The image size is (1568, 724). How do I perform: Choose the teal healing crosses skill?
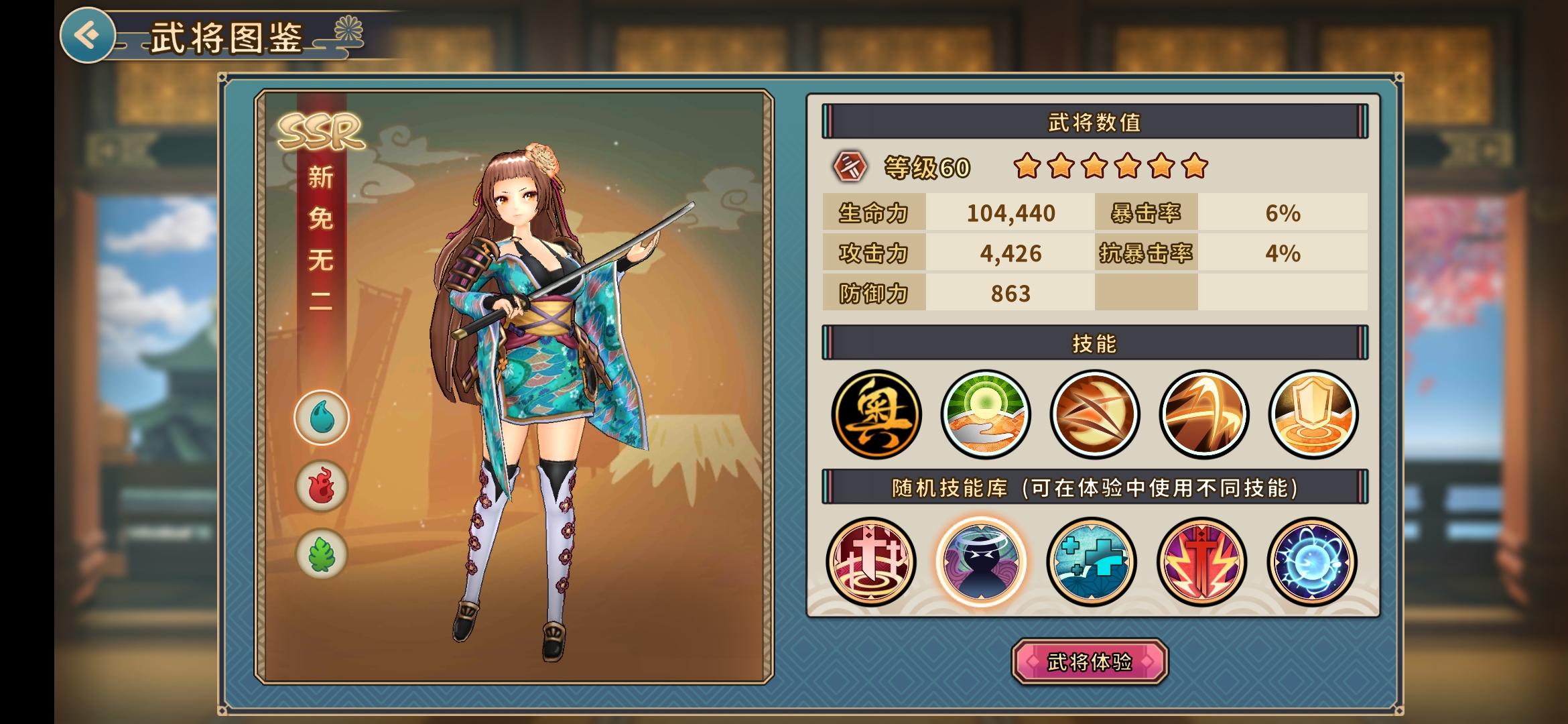click(1091, 562)
